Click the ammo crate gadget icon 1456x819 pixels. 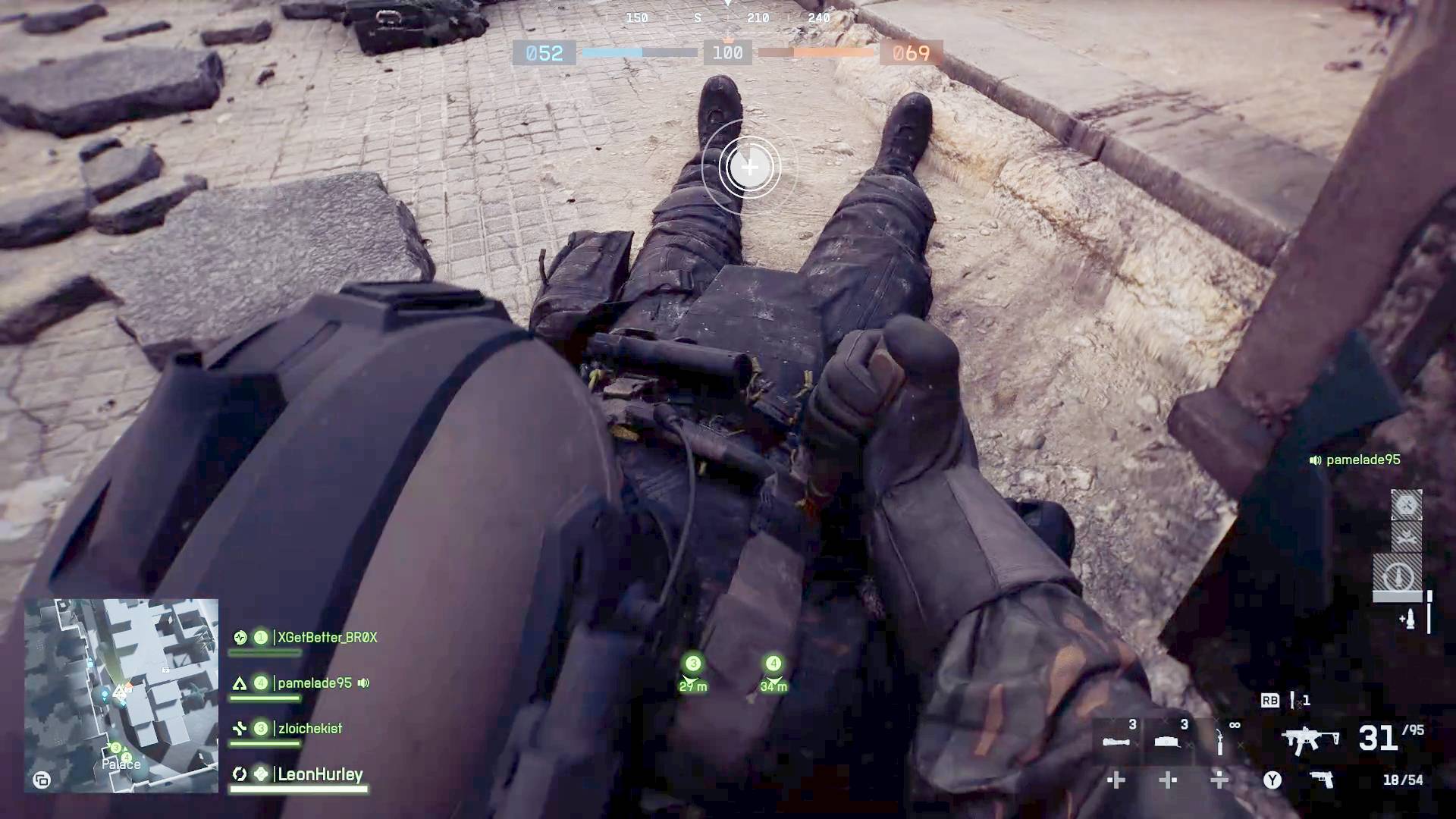click(1166, 743)
